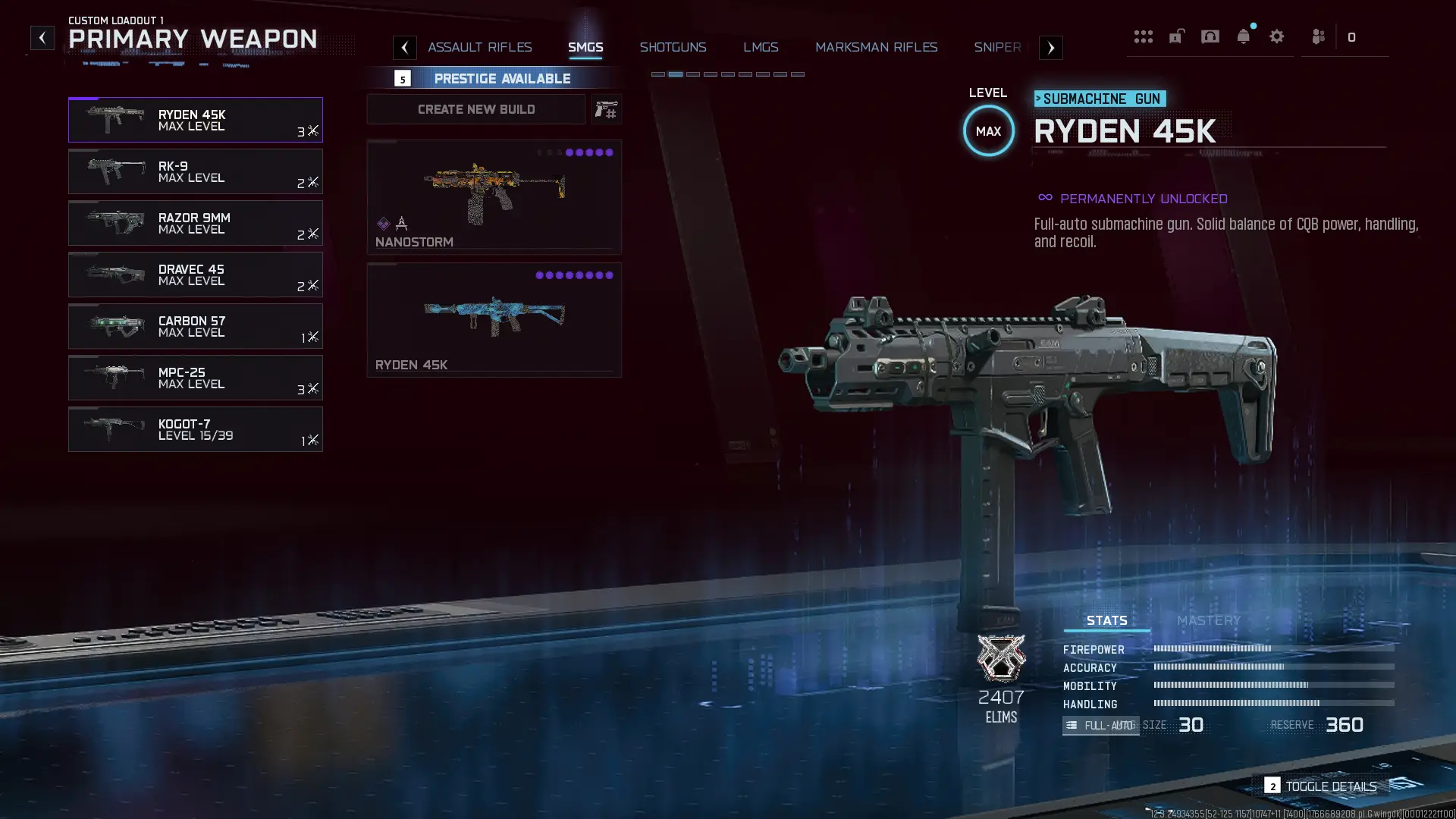Click the right arrow past SNIPER category
Image resolution: width=1456 pixels, height=819 pixels.
(x=1050, y=47)
